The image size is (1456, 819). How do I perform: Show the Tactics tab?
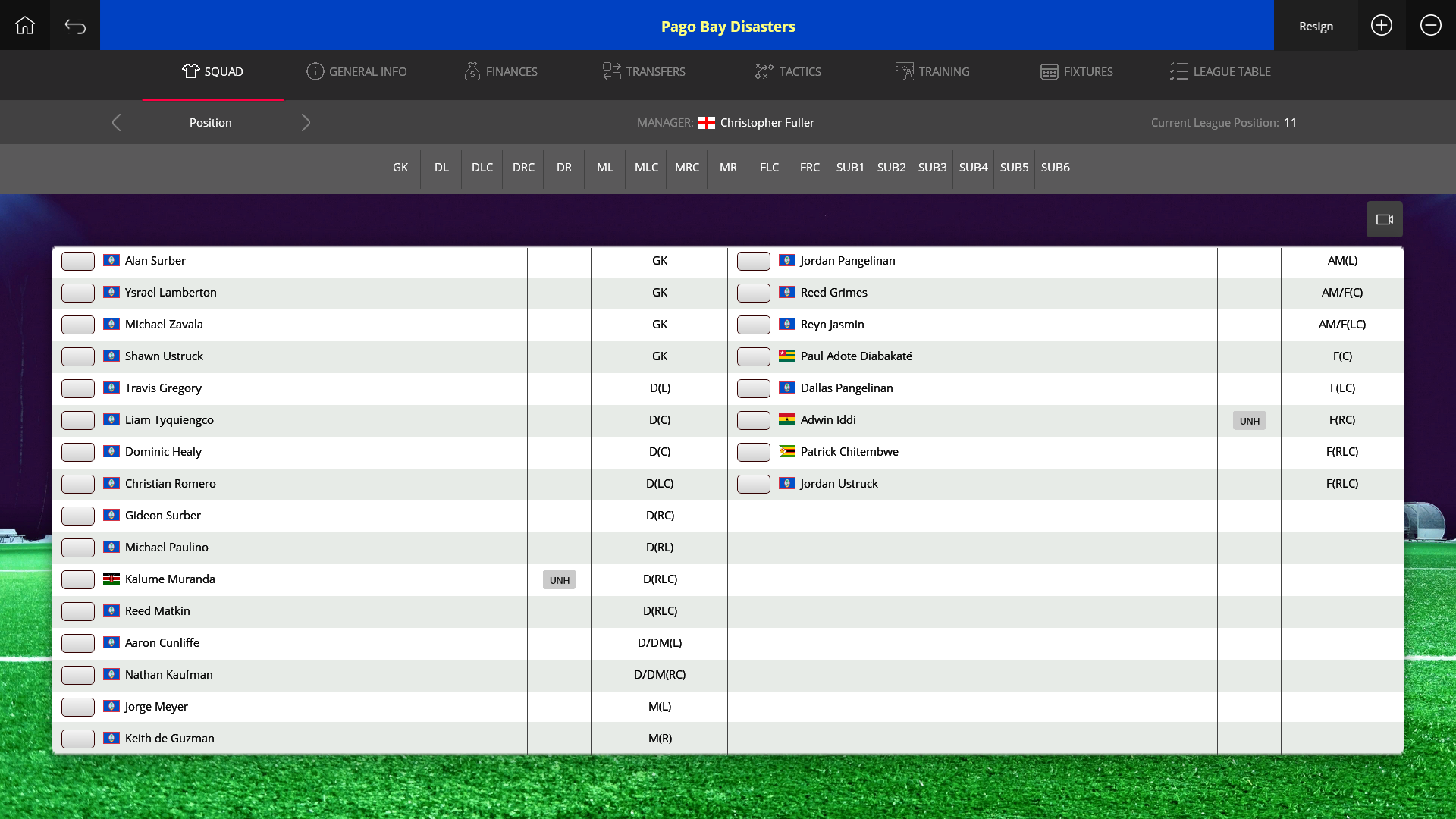click(788, 72)
